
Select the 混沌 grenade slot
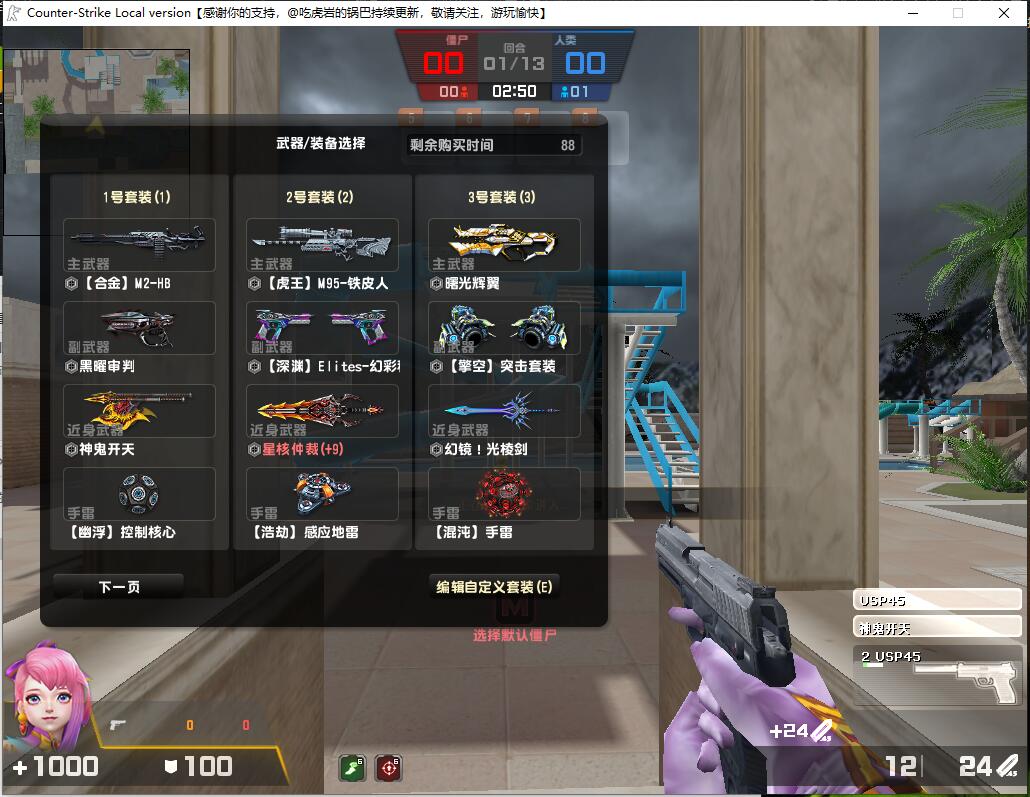[x=504, y=494]
